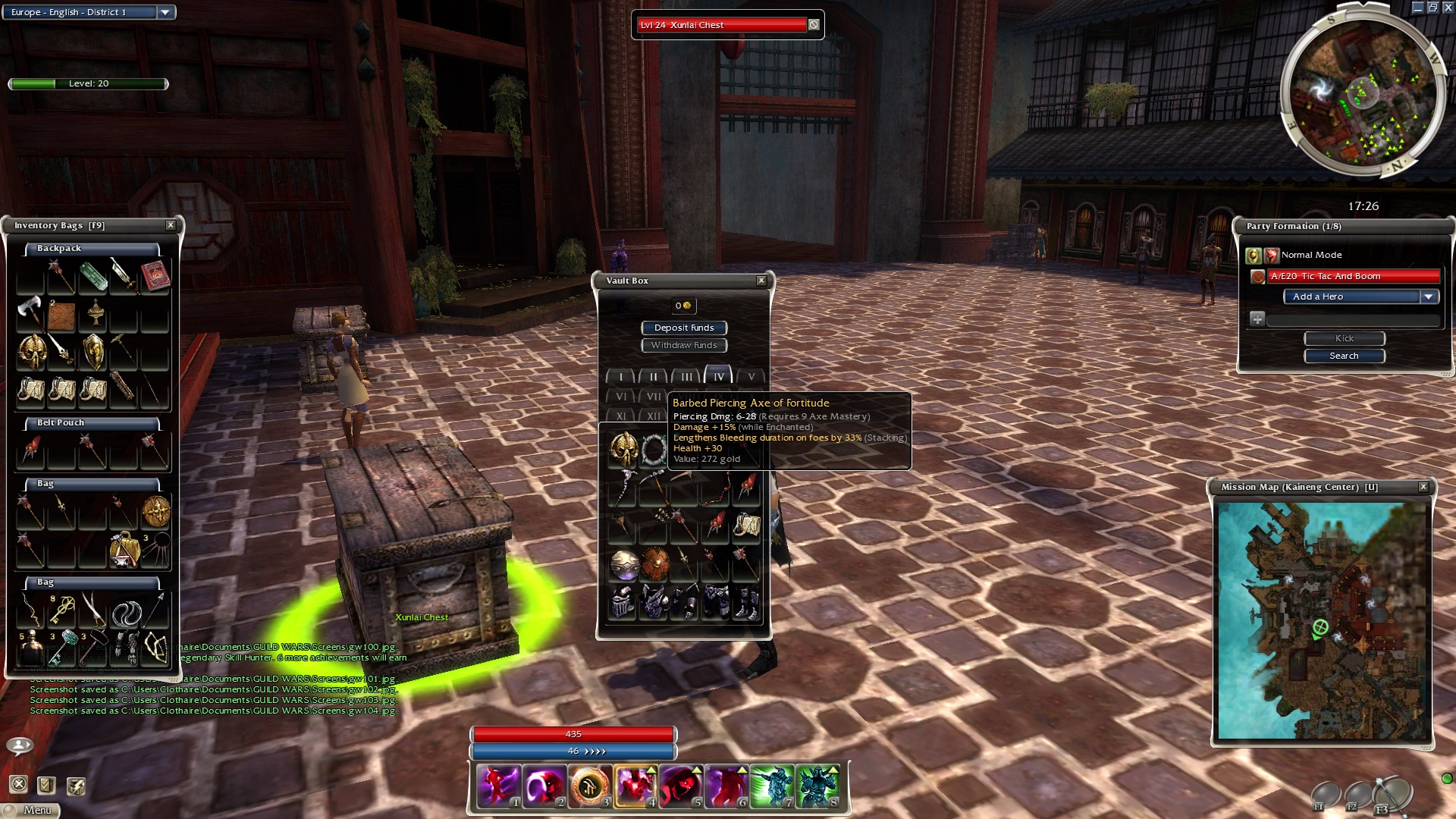
Task: Select the red book in the Backpack
Action: (x=155, y=275)
